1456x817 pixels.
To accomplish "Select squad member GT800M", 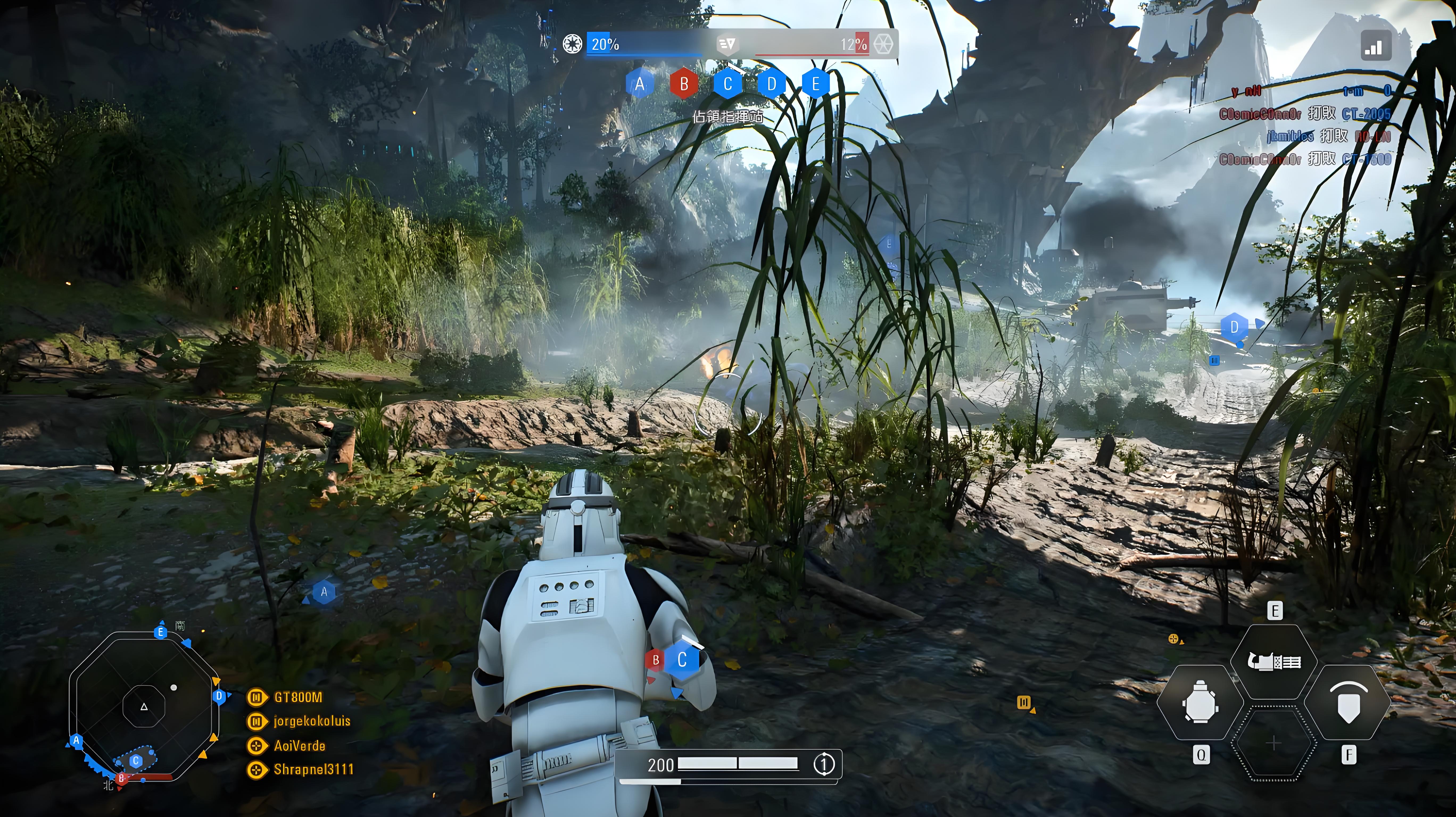I will tap(298, 697).
